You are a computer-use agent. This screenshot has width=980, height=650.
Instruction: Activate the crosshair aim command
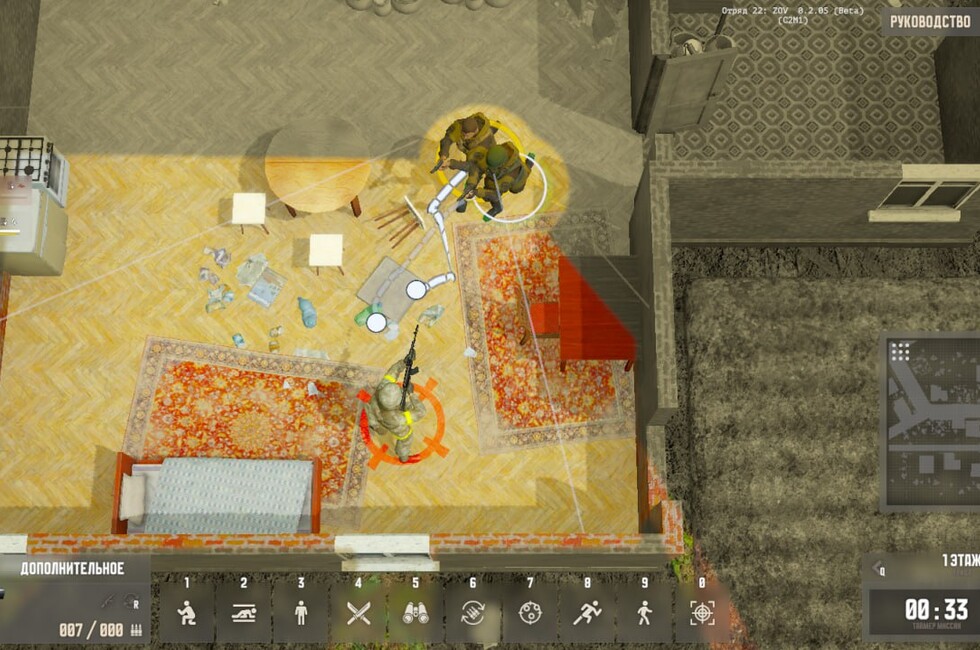point(702,612)
